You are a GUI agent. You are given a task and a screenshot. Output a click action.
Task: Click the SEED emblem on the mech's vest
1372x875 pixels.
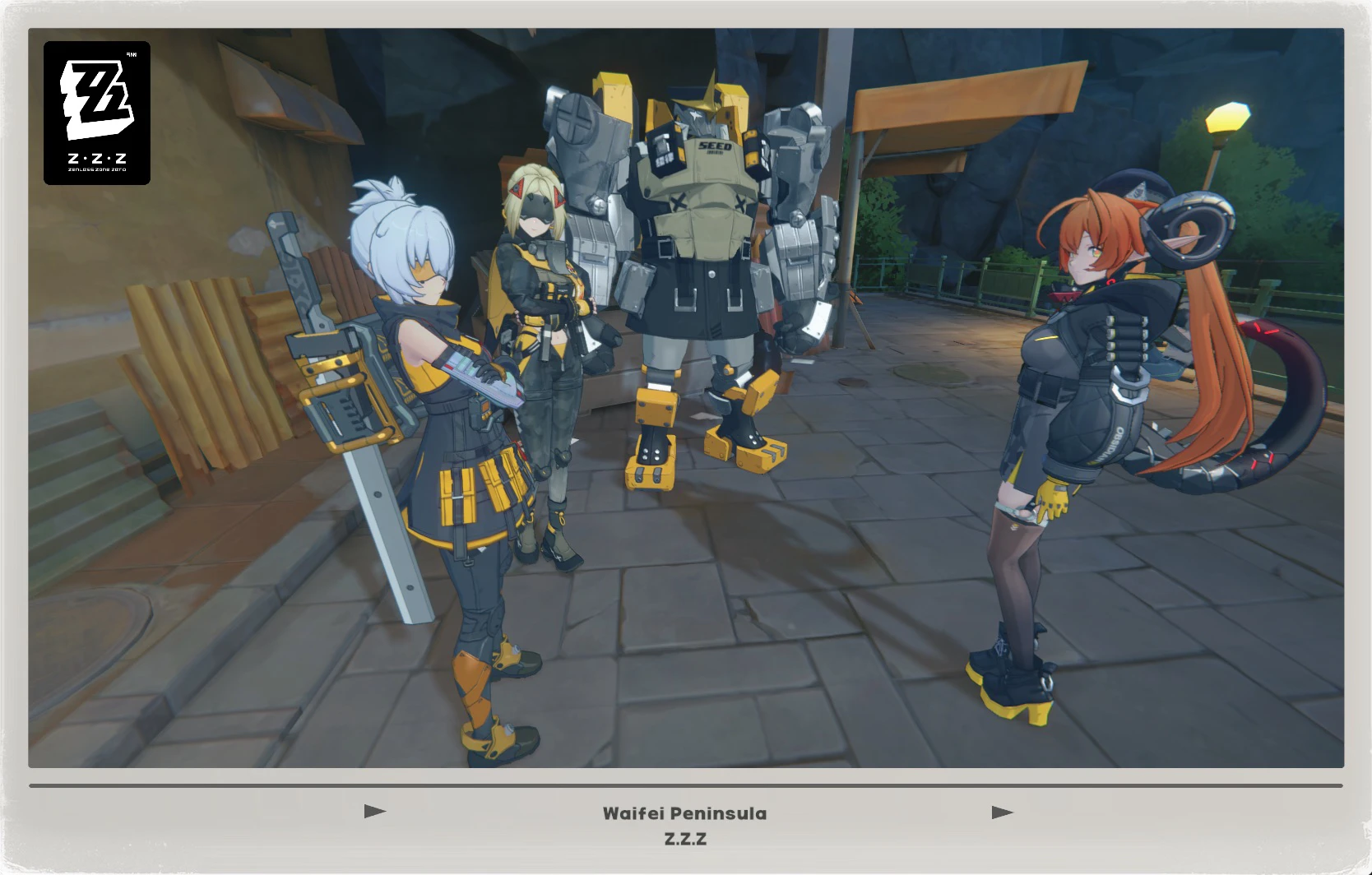click(714, 146)
